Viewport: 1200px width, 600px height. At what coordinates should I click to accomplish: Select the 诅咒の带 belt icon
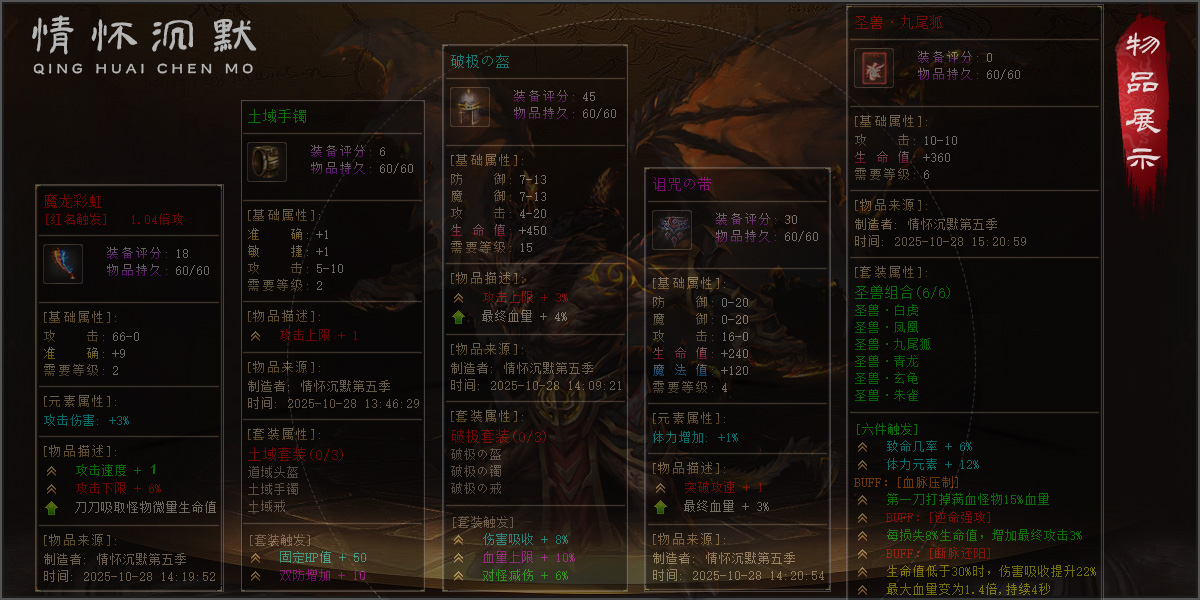click(671, 230)
